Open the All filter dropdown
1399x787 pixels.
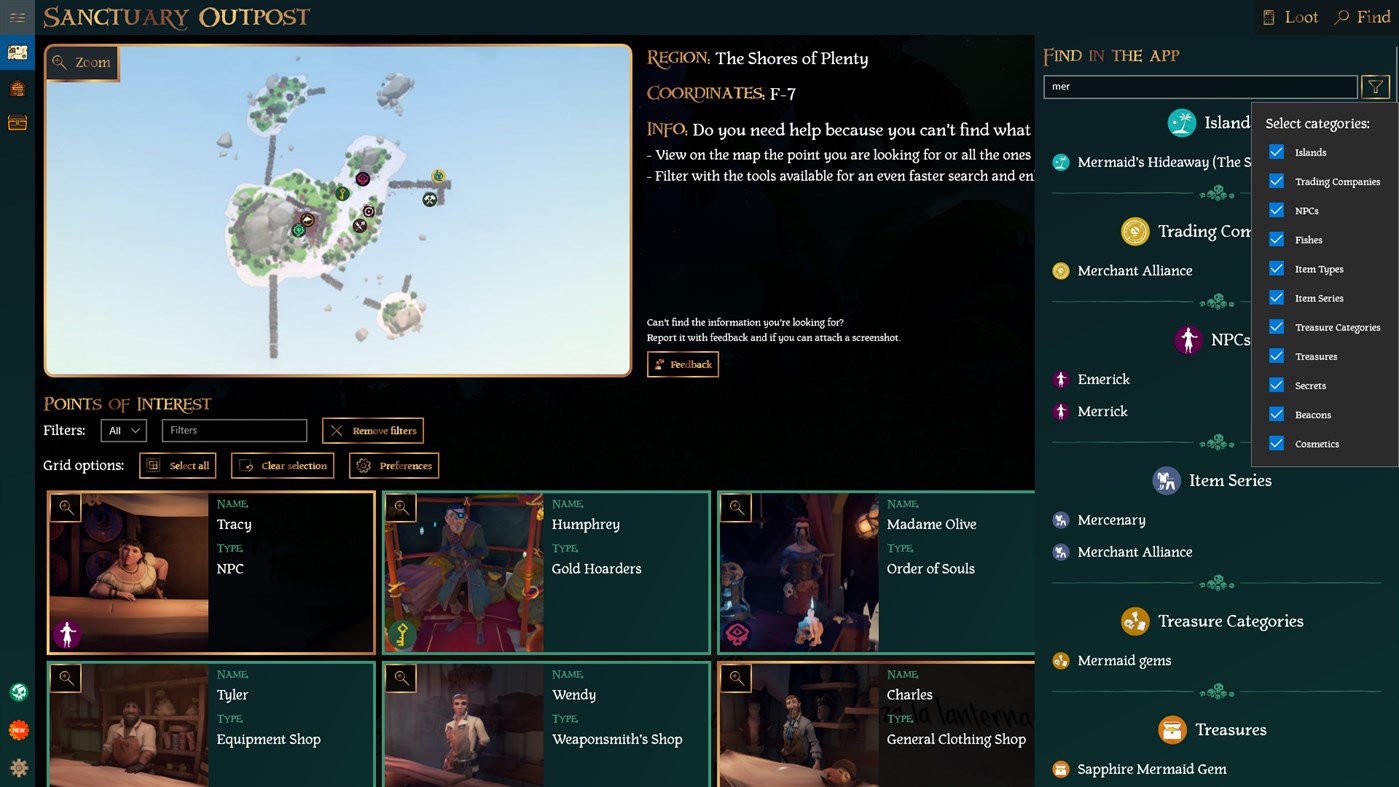[123, 430]
